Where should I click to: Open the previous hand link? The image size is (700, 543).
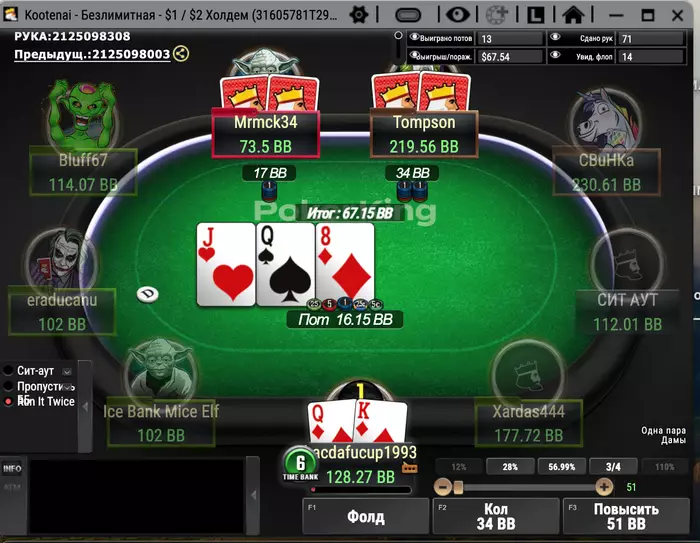(92, 54)
